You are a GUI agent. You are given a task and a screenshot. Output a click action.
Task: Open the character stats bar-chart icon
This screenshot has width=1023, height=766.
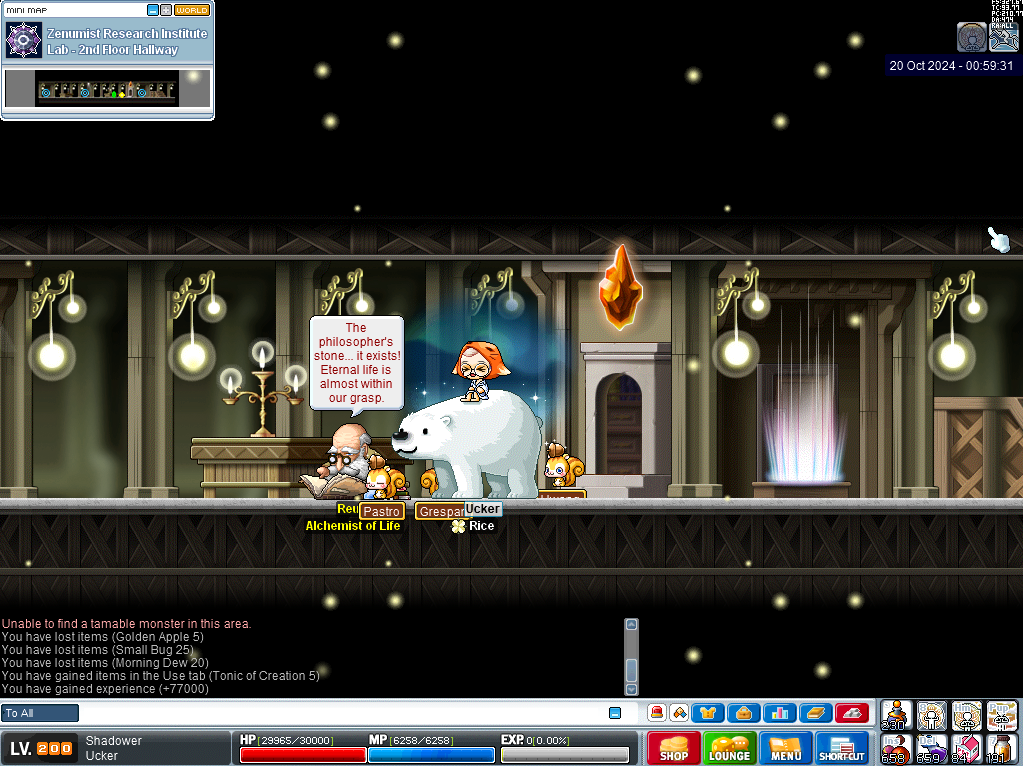pos(779,713)
